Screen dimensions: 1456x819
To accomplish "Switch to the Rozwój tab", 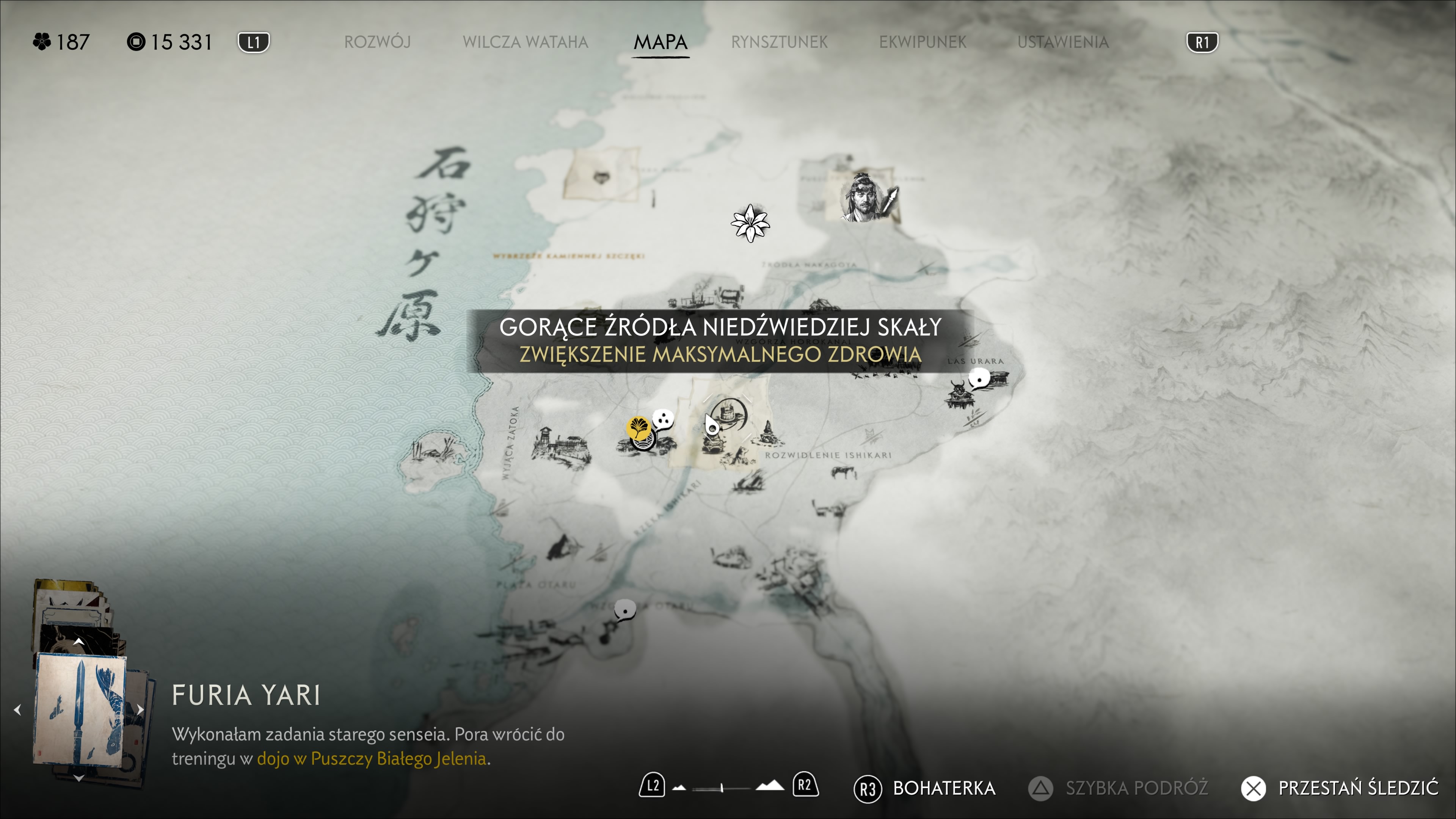I will (x=377, y=42).
